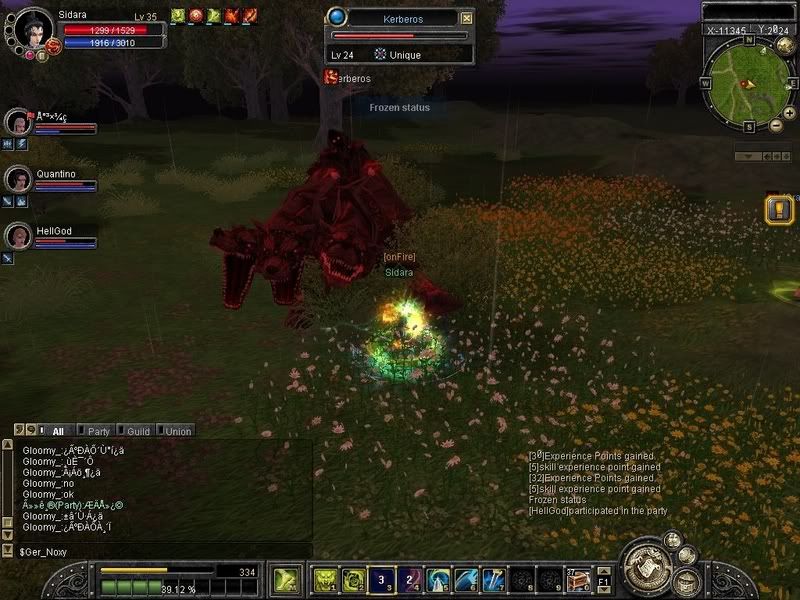Use the hotbar skill in slot 3

[383, 580]
